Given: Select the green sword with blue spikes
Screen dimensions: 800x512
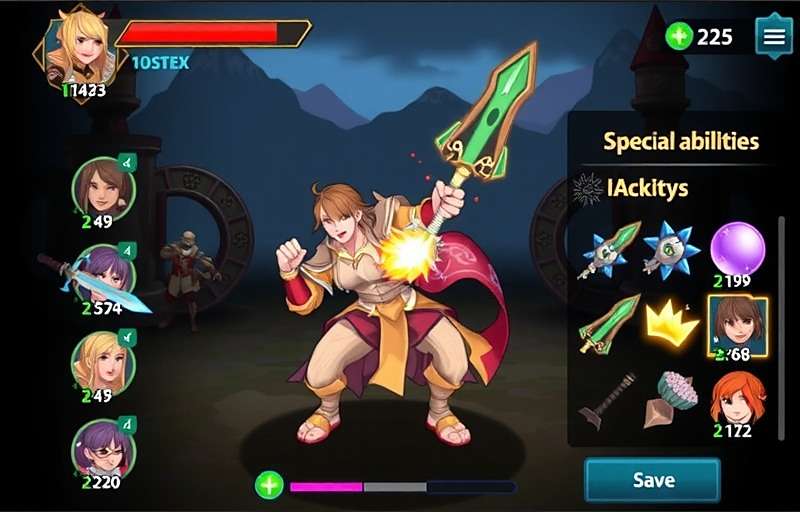Looking at the screenshot, I should click(x=607, y=250).
